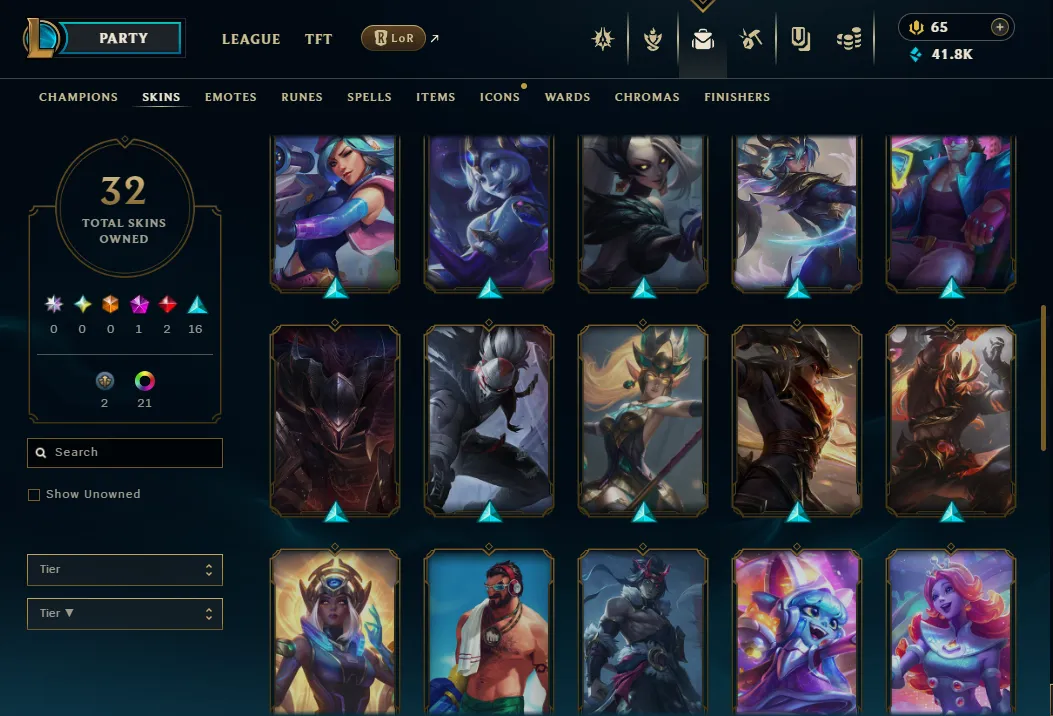Toggle the Show Unowned checkbox
This screenshot has width=1053, height=716.
click(34, 494)
